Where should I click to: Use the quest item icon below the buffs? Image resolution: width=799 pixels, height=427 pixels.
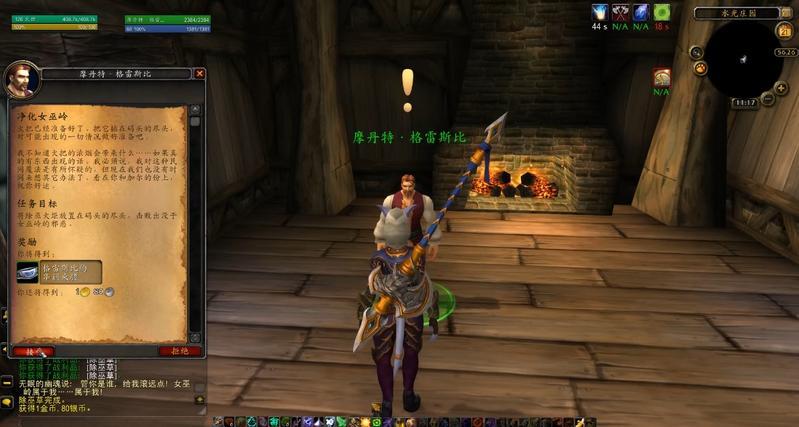[x=661, y=77]
